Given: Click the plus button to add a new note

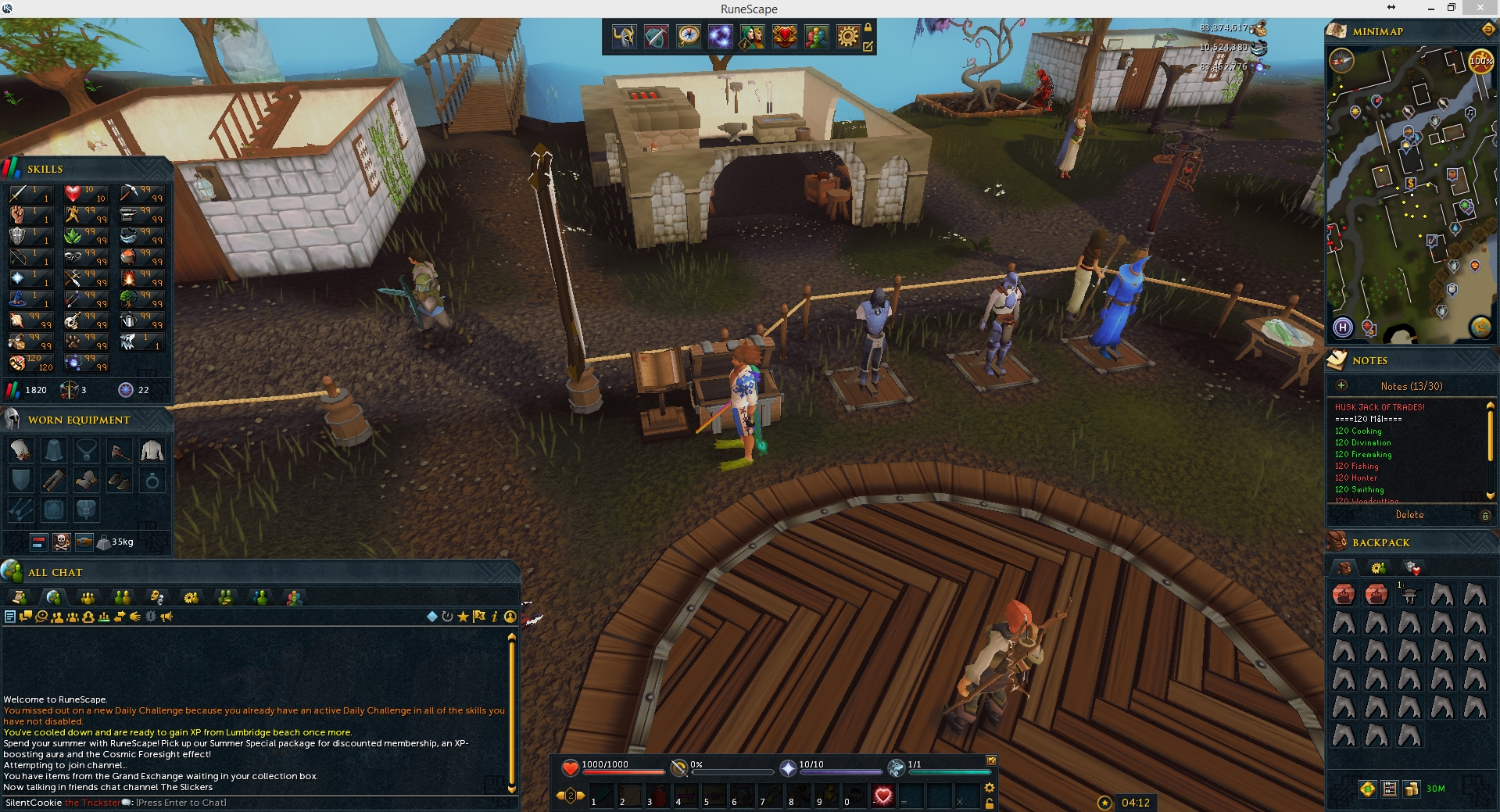Looking at the screenshot, I should coord(1341,385).
